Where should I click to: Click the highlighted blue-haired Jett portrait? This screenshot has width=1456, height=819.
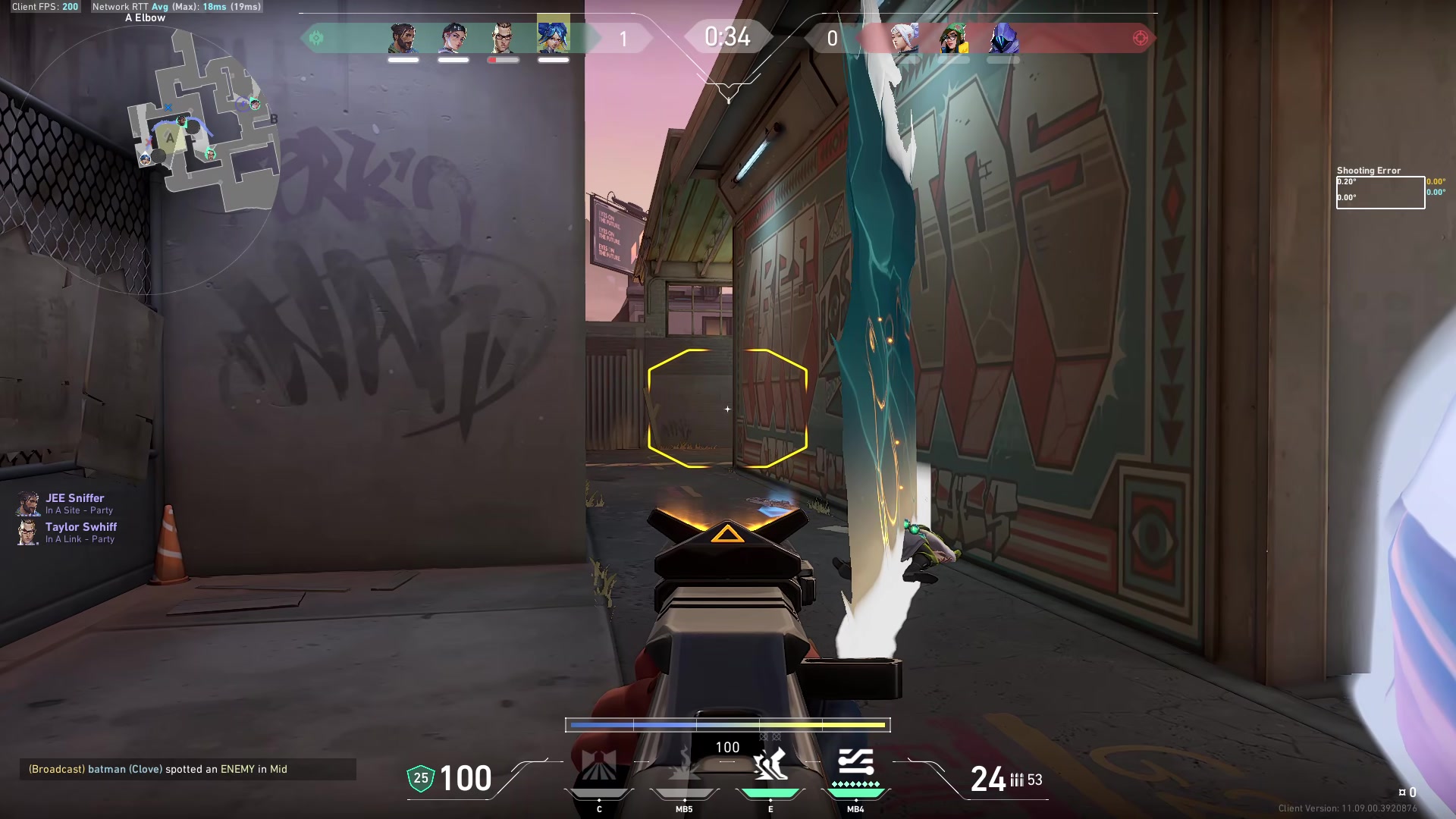point(554,35)
